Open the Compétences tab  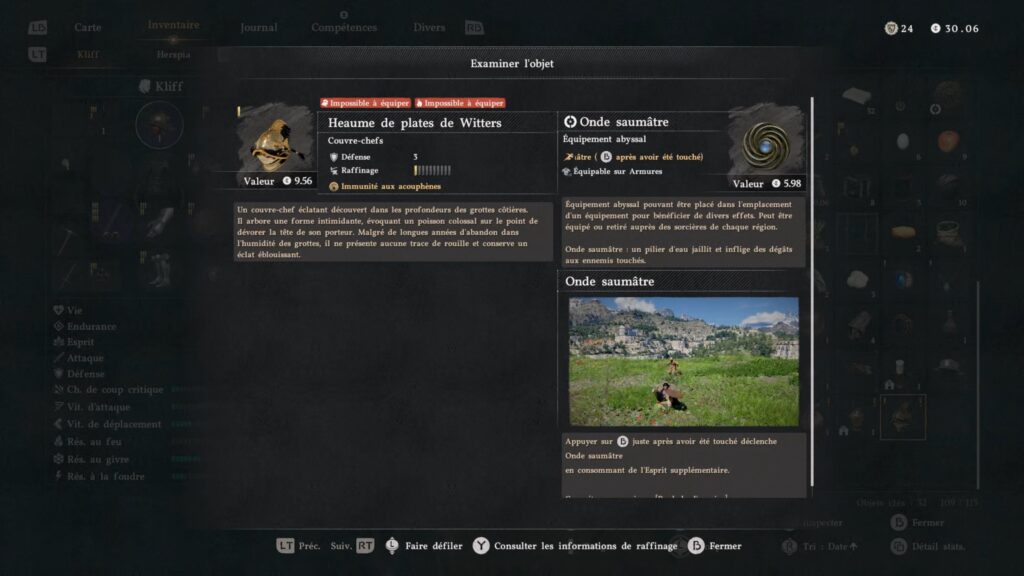click(x=344, y=28)
